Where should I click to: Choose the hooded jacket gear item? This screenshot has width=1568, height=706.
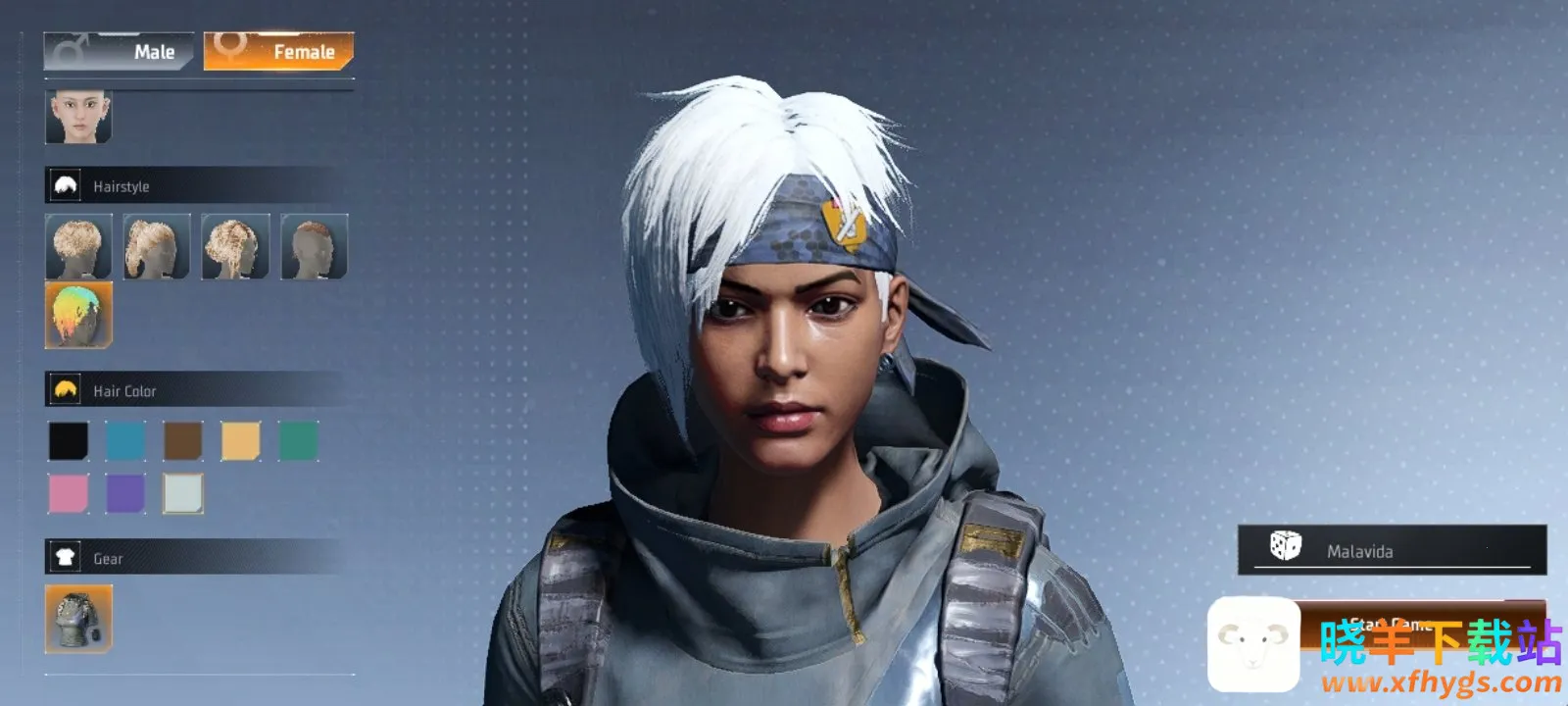click(x=78, y=619)
